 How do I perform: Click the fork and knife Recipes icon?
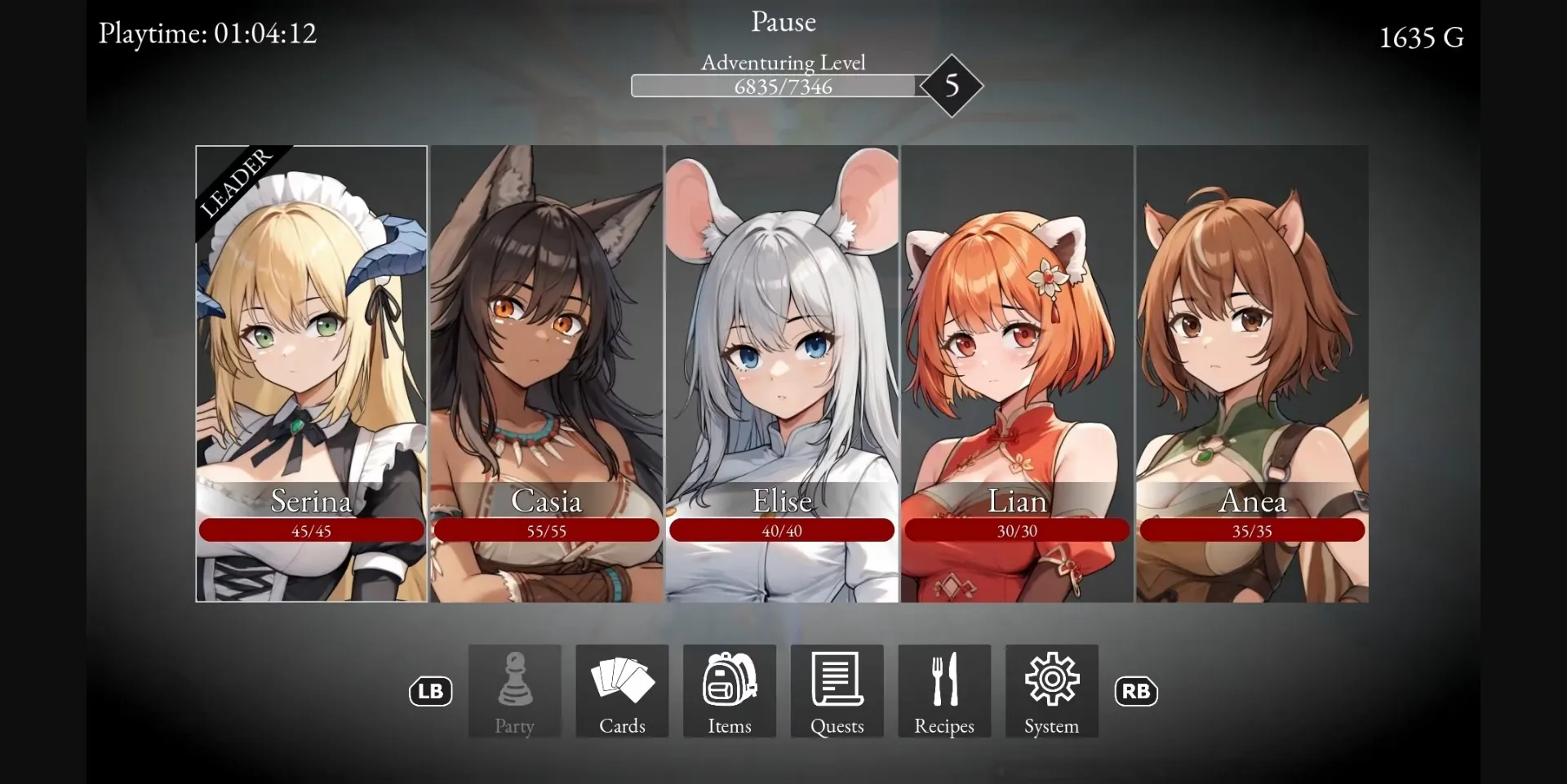coord(943,679)
